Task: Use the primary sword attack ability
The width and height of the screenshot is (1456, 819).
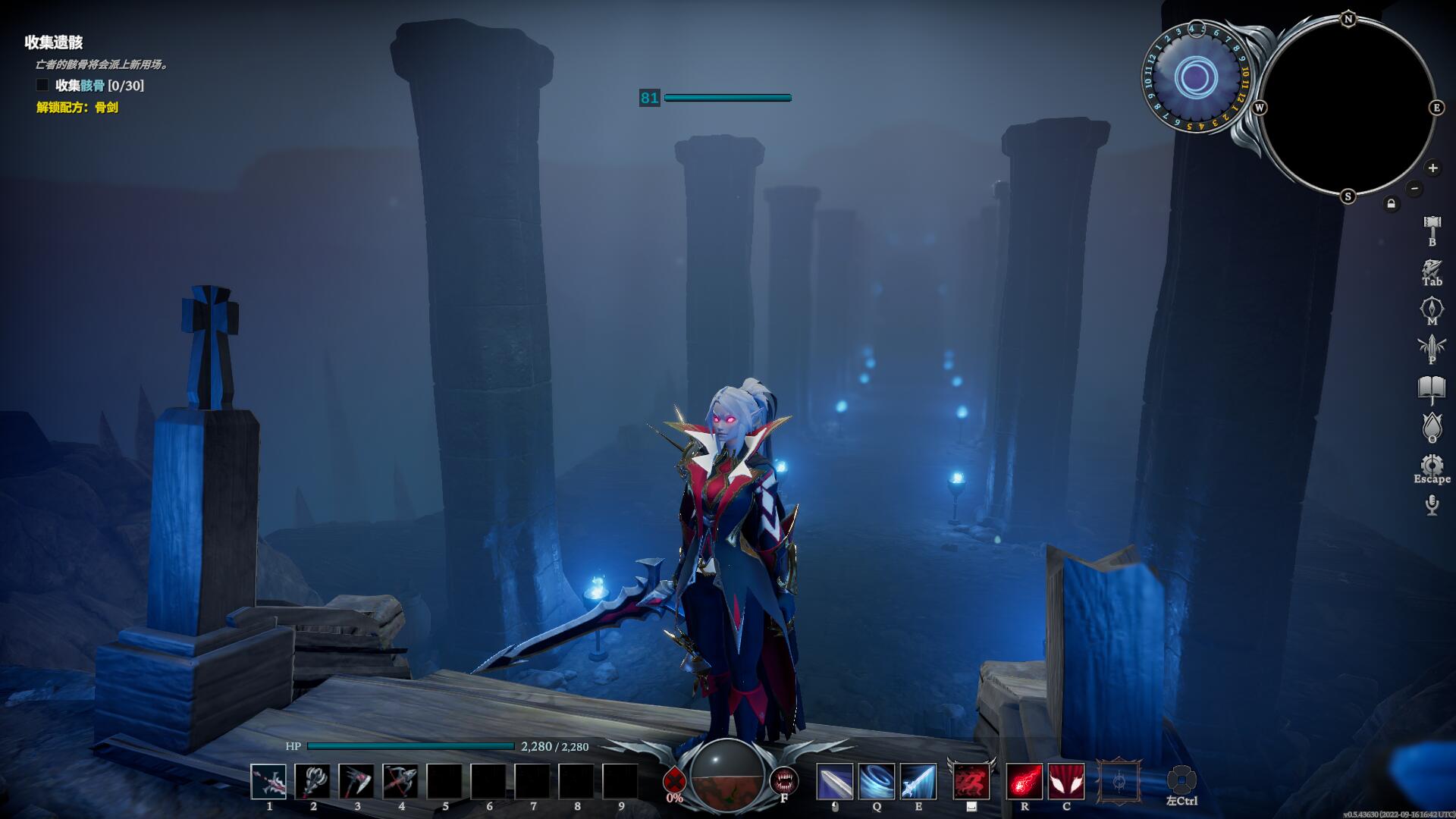Action: click(x=834, y=782)
